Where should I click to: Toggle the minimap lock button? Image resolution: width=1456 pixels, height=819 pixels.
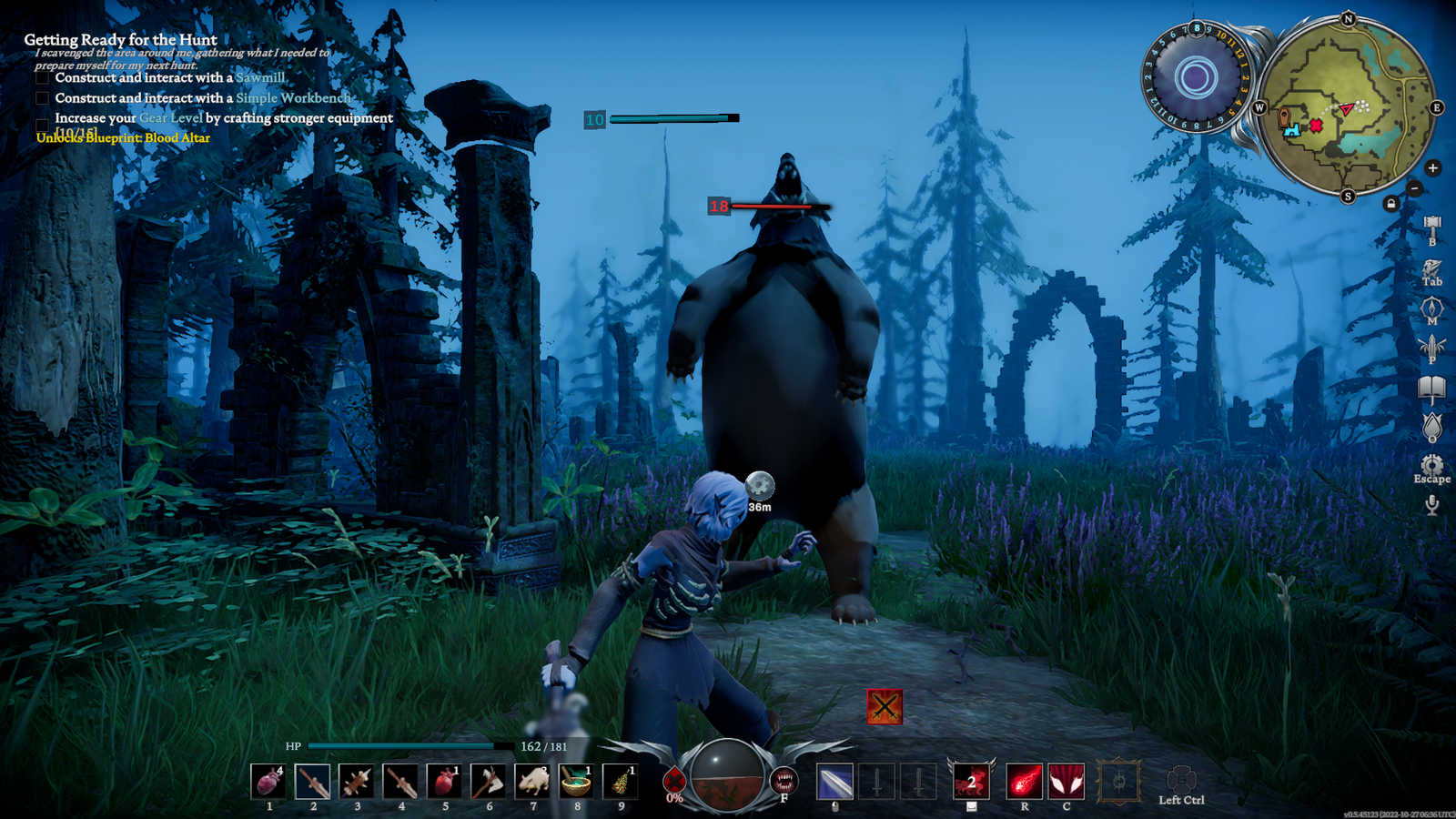click(x=1390, y=204)
